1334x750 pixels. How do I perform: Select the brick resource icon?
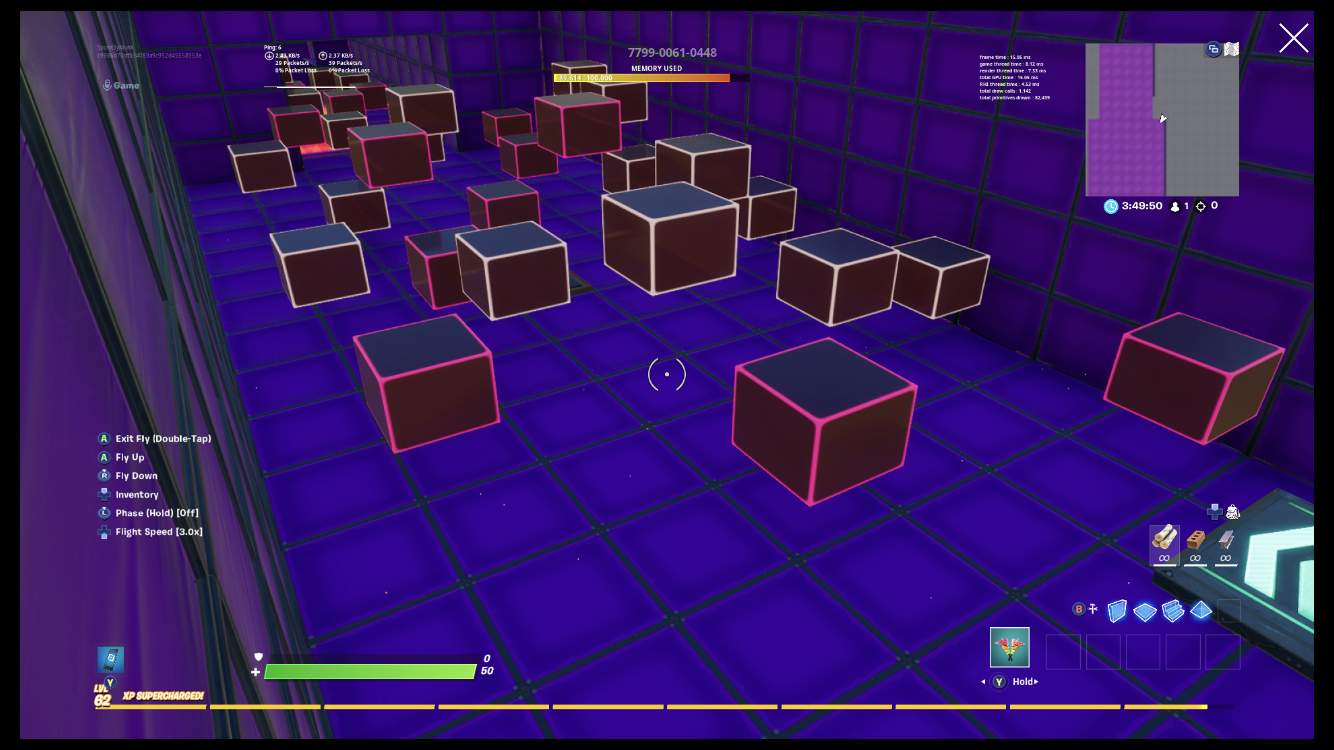click(1196, 540)
